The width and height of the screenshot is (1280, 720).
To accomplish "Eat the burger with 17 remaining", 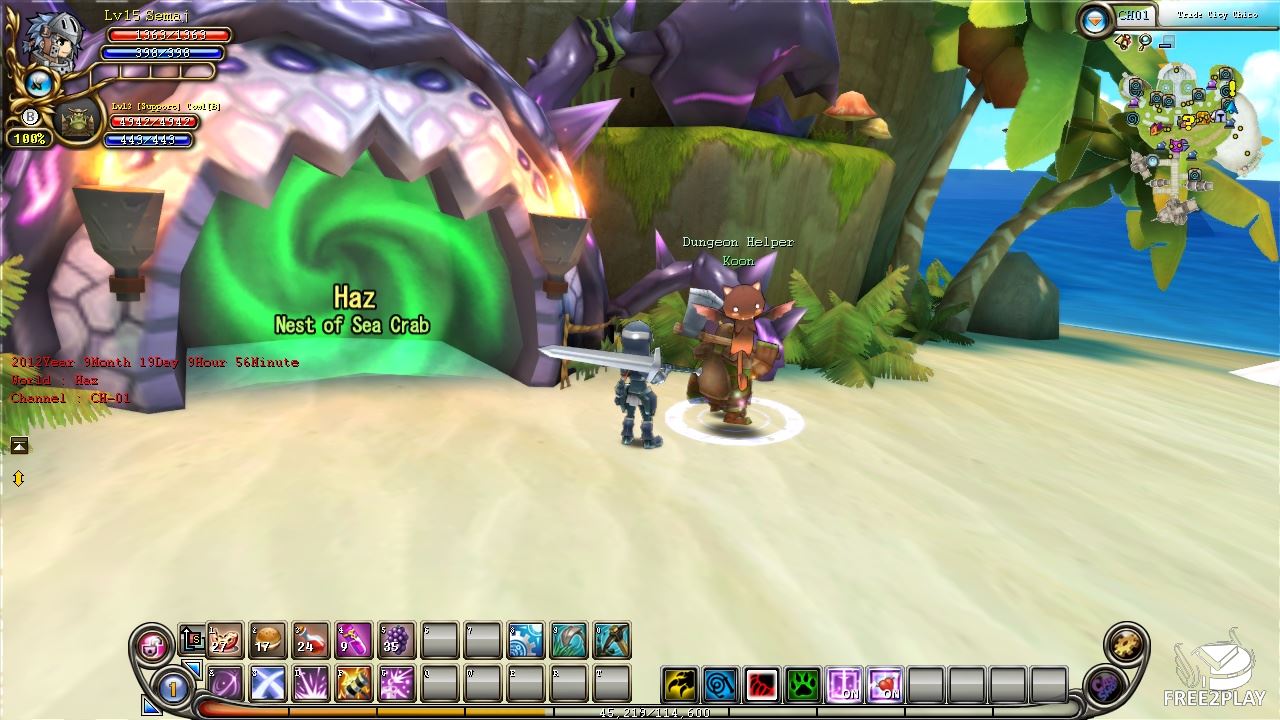I will tap(268, 640).
